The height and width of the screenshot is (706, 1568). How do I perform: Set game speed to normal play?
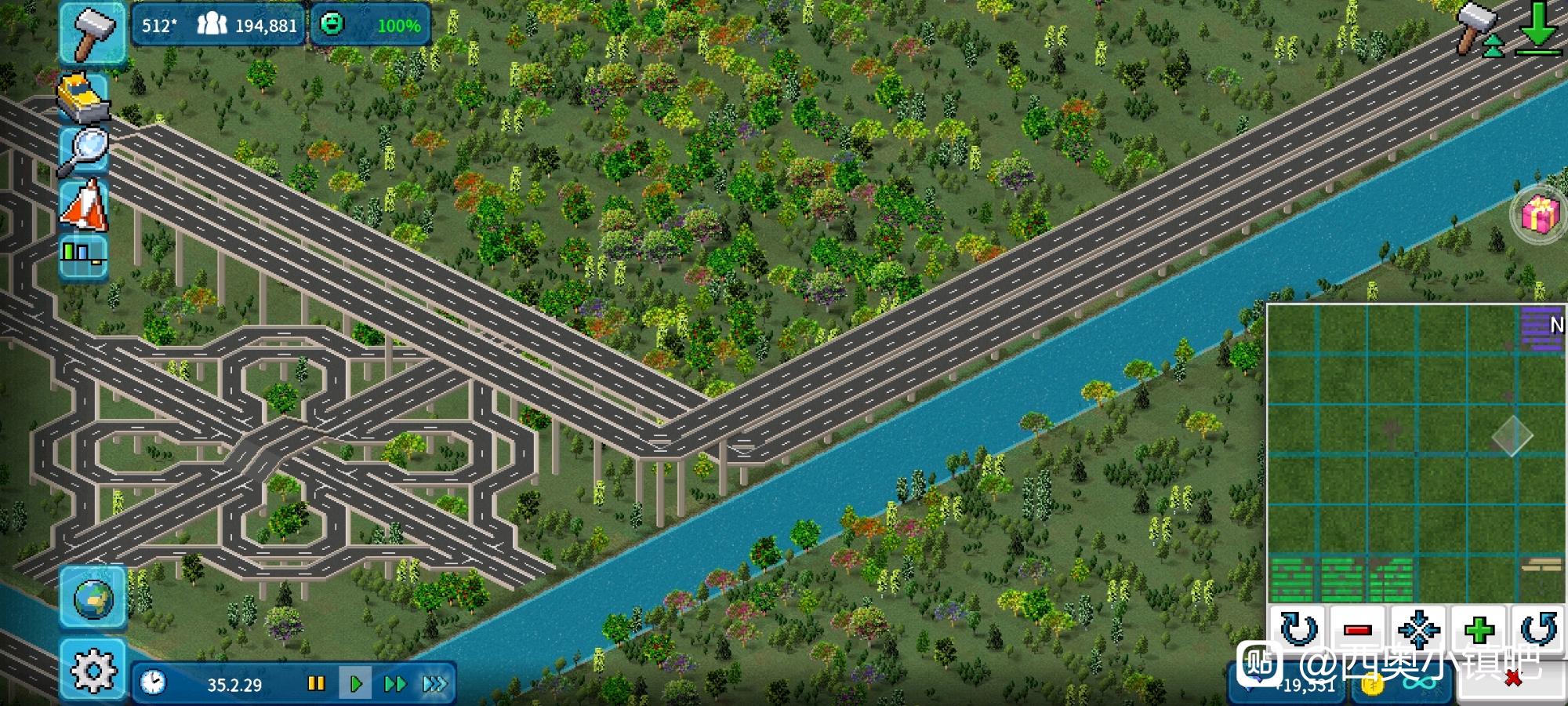354,684
